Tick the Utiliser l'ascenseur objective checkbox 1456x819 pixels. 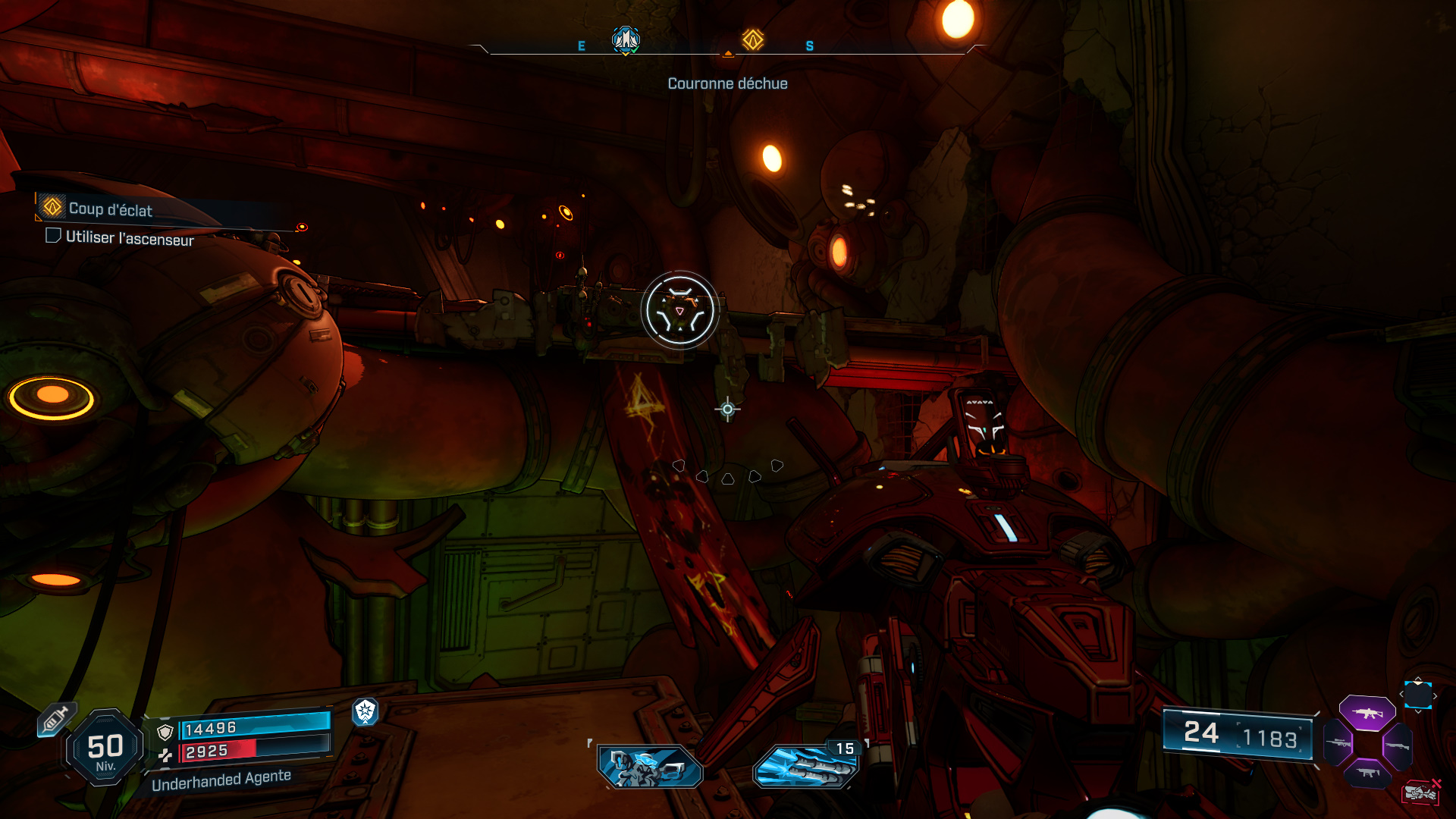[x=53, y=236]
